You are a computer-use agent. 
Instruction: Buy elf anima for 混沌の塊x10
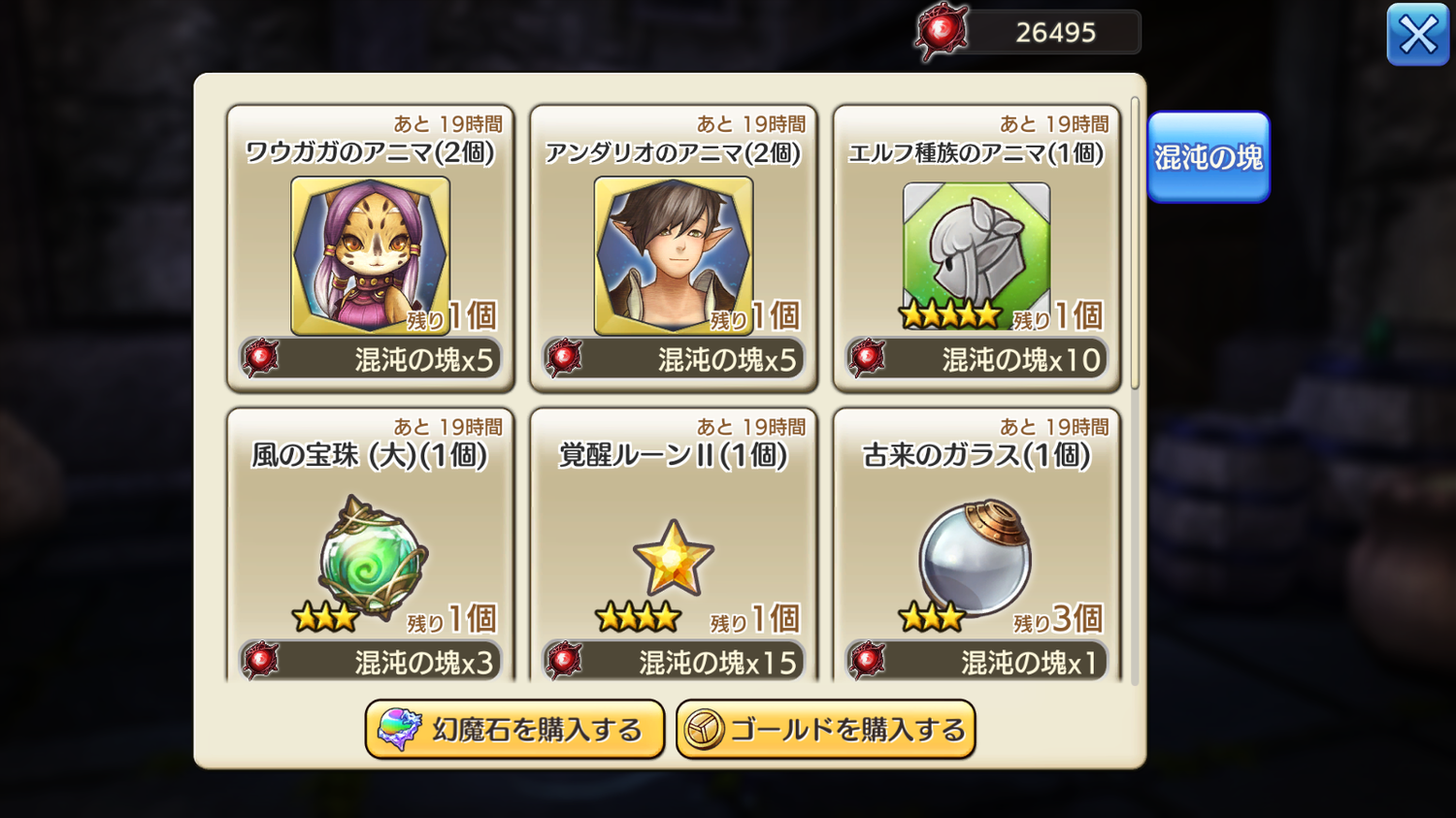pyautogui.click(x=976, y=360)
